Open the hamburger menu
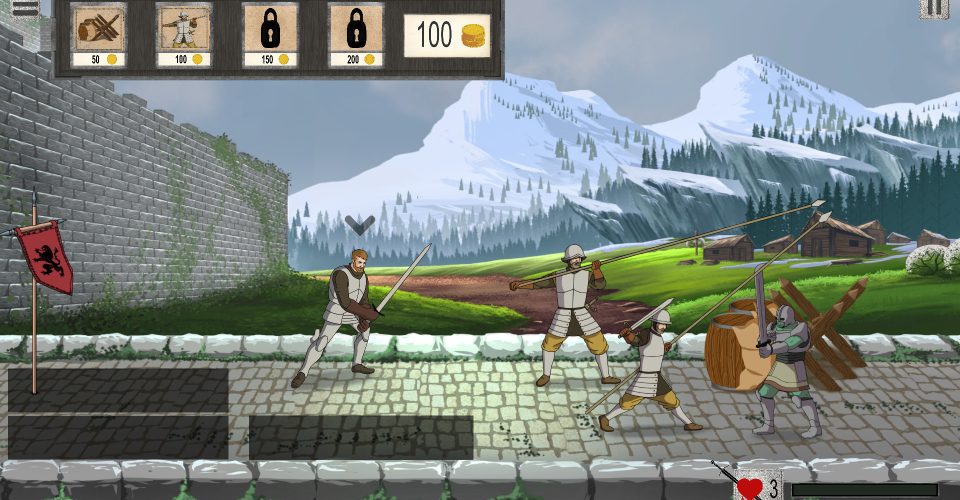 (24, 6)
